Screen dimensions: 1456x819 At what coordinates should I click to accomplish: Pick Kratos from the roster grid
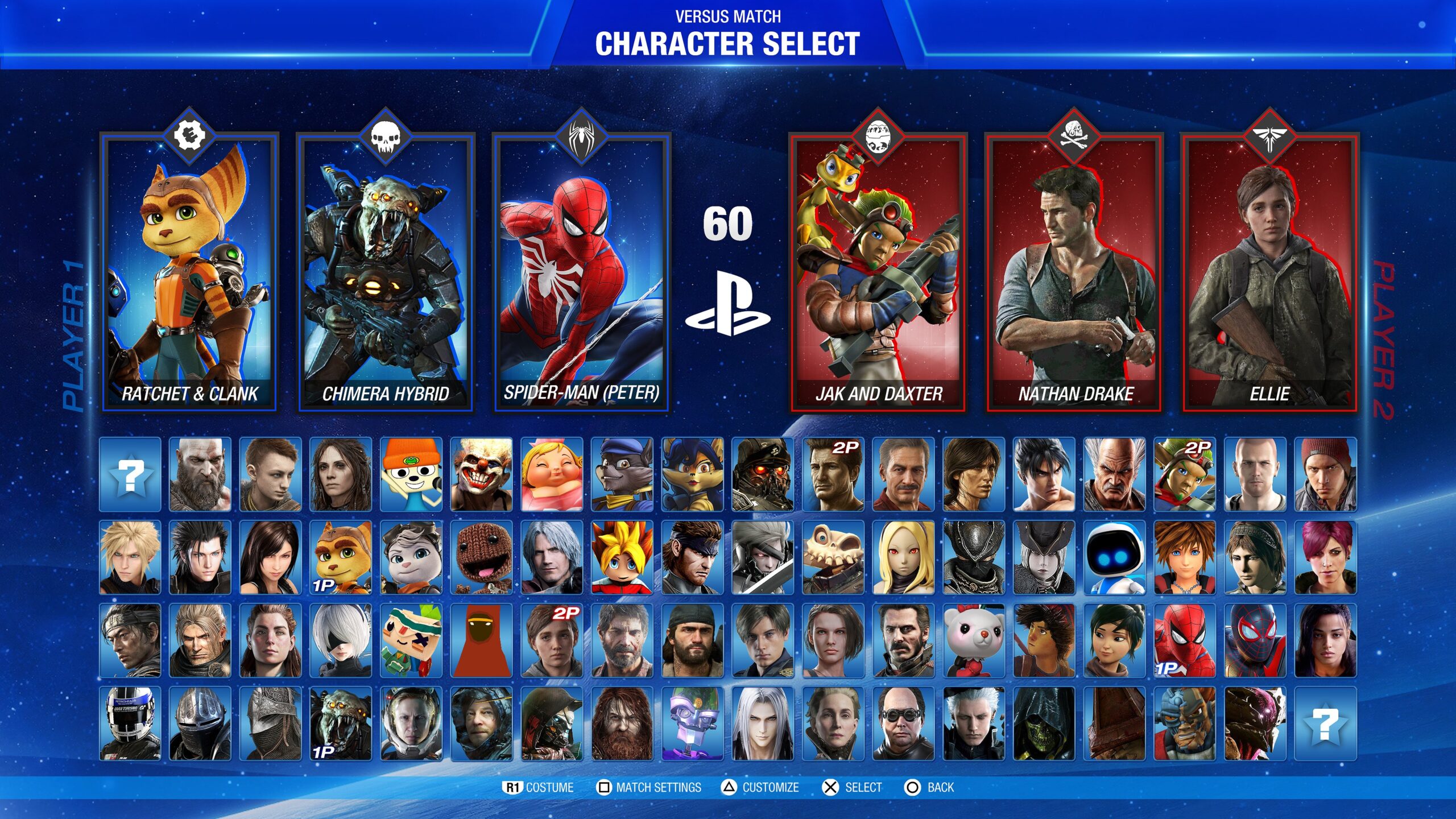tap(200, 474)
